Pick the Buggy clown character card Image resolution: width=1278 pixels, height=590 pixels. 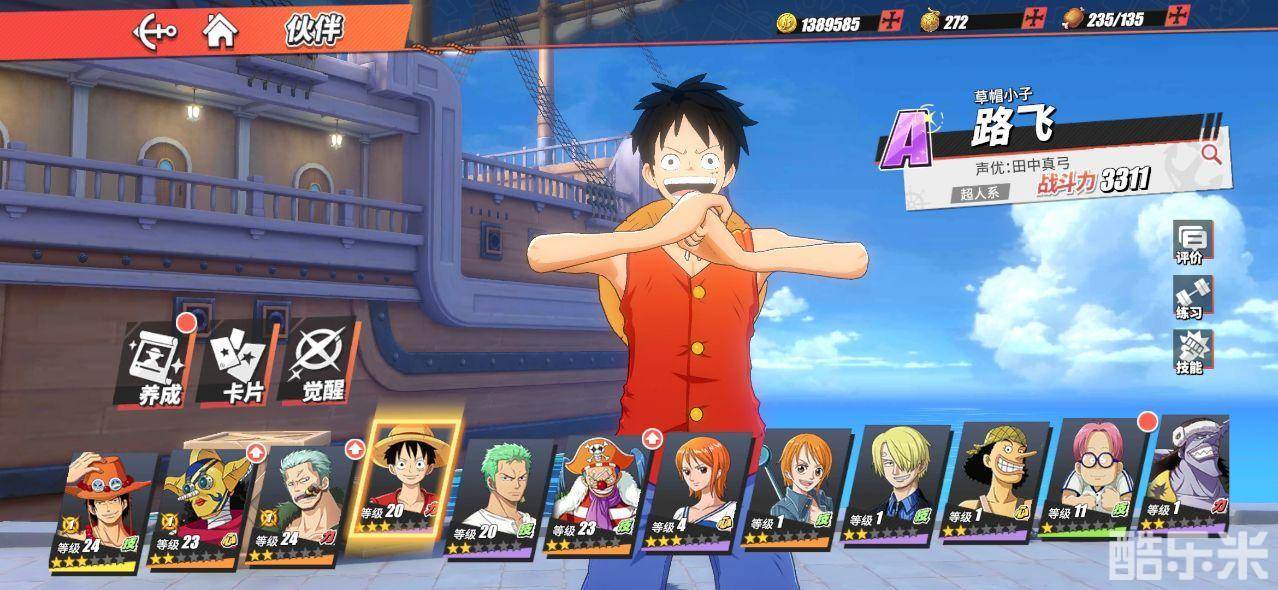(x=601, y=496)
